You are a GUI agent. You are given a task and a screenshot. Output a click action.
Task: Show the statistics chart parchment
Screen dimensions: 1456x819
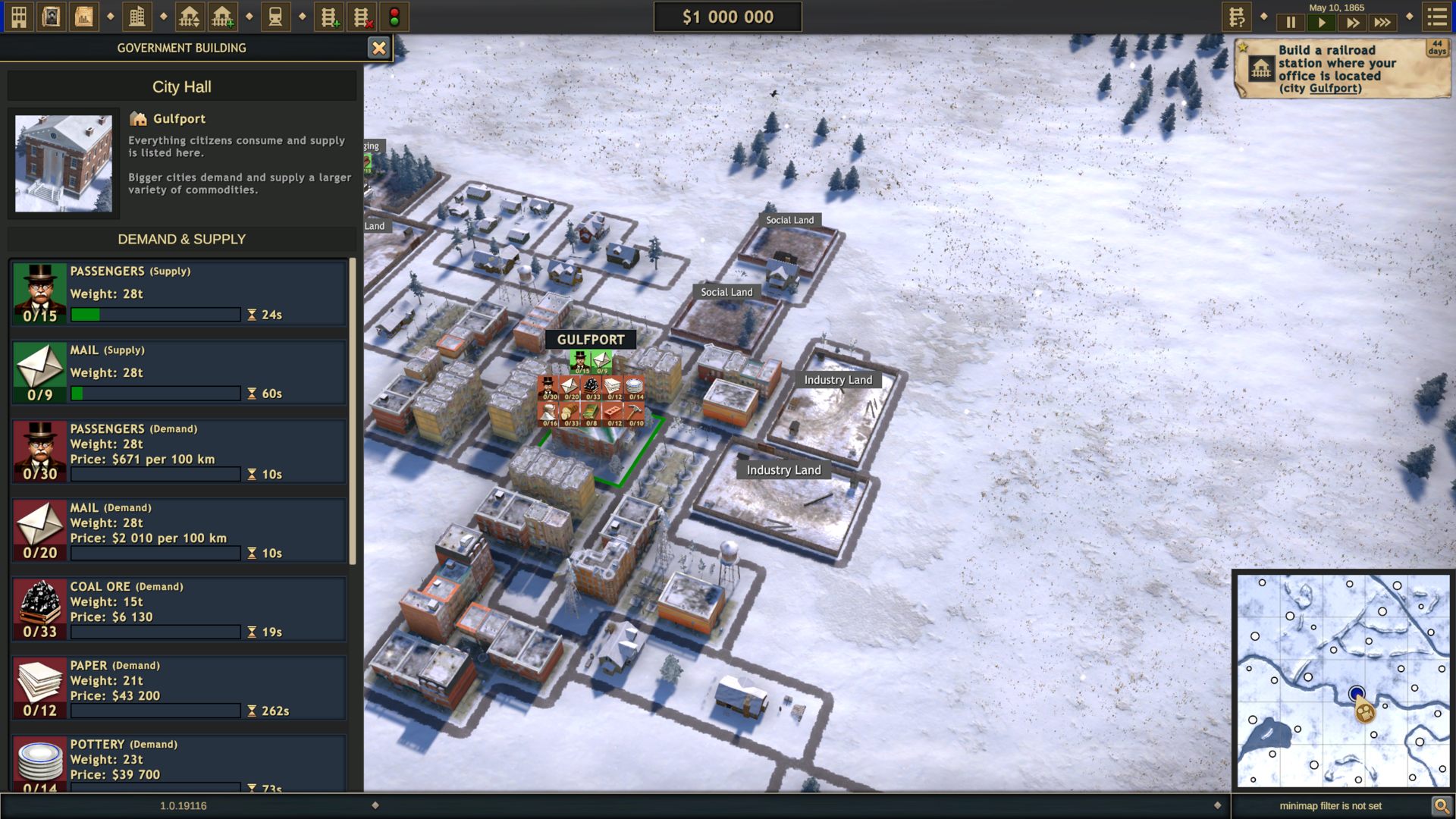(x=83, y=17)
